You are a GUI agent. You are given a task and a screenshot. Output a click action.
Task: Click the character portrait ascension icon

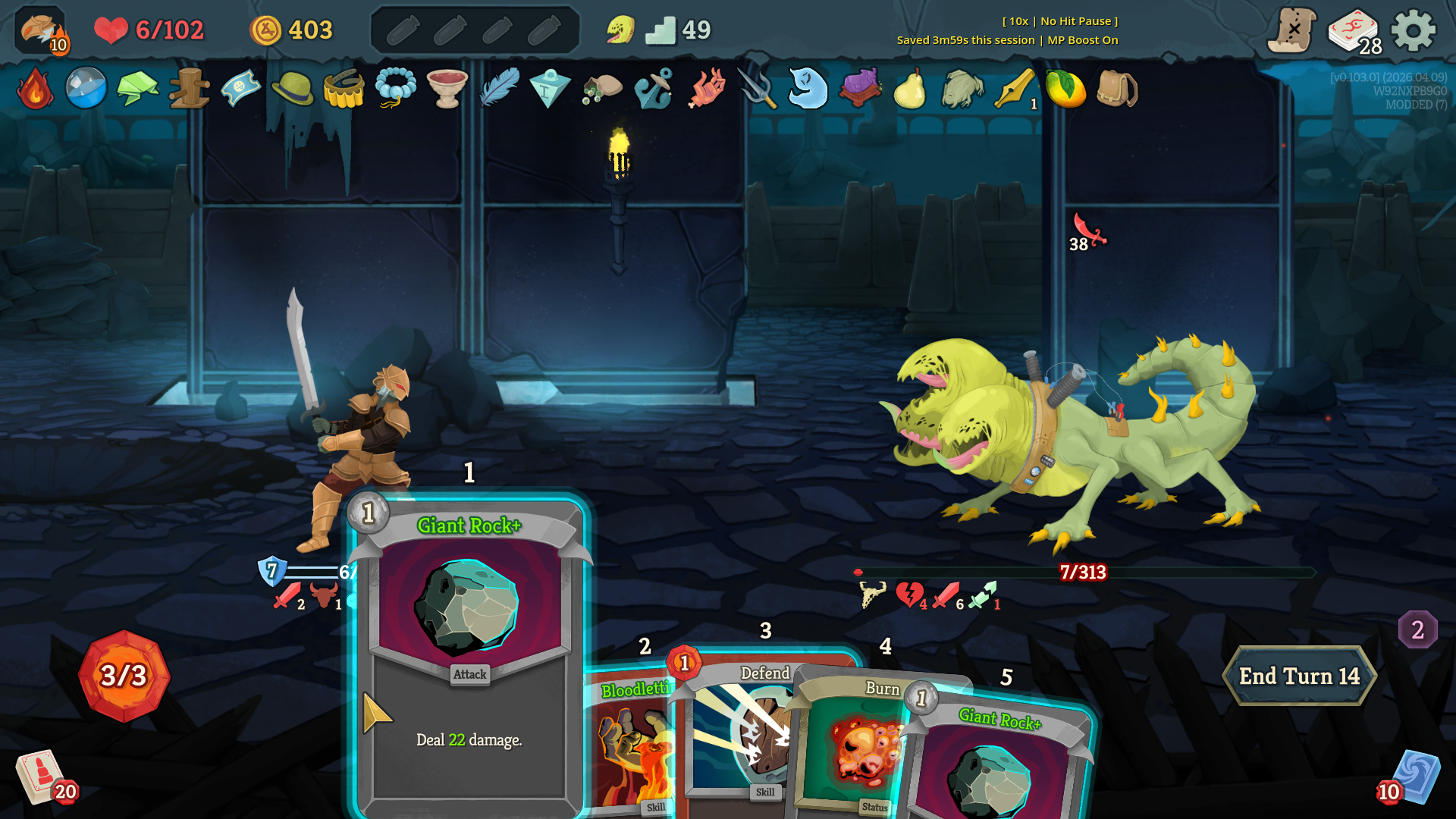[x=41, y=31]
